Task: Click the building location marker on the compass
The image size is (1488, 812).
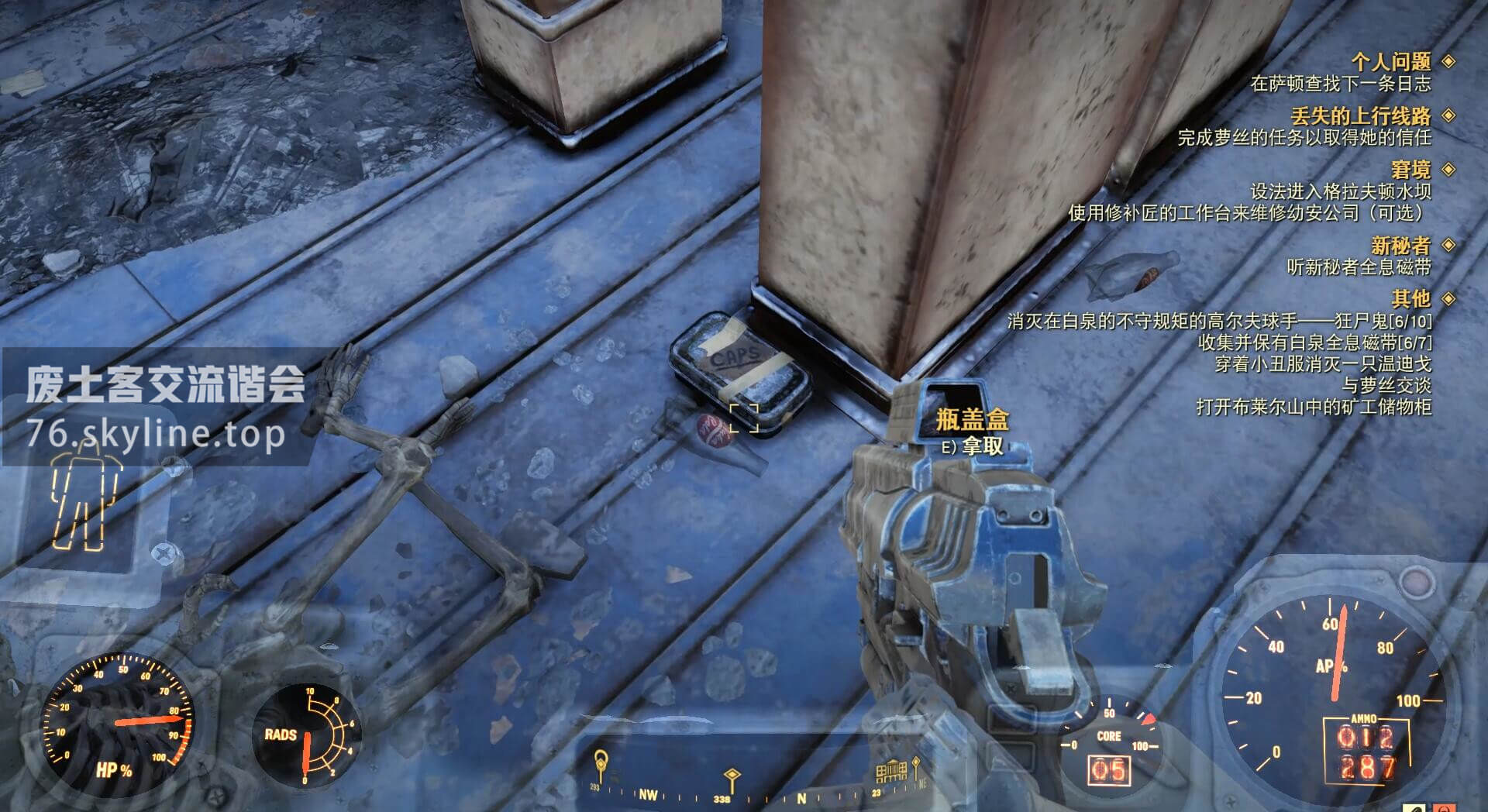Action: point(891,770)
